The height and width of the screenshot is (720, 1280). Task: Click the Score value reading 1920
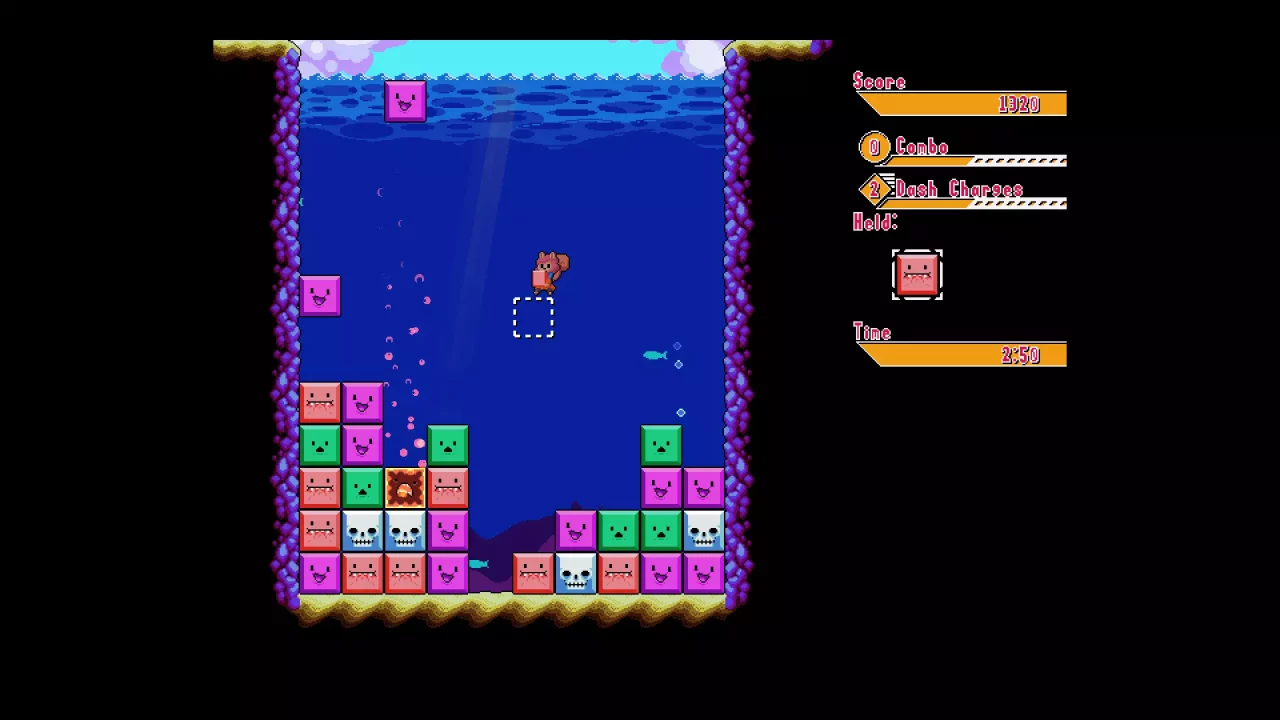pos(1022,104)
